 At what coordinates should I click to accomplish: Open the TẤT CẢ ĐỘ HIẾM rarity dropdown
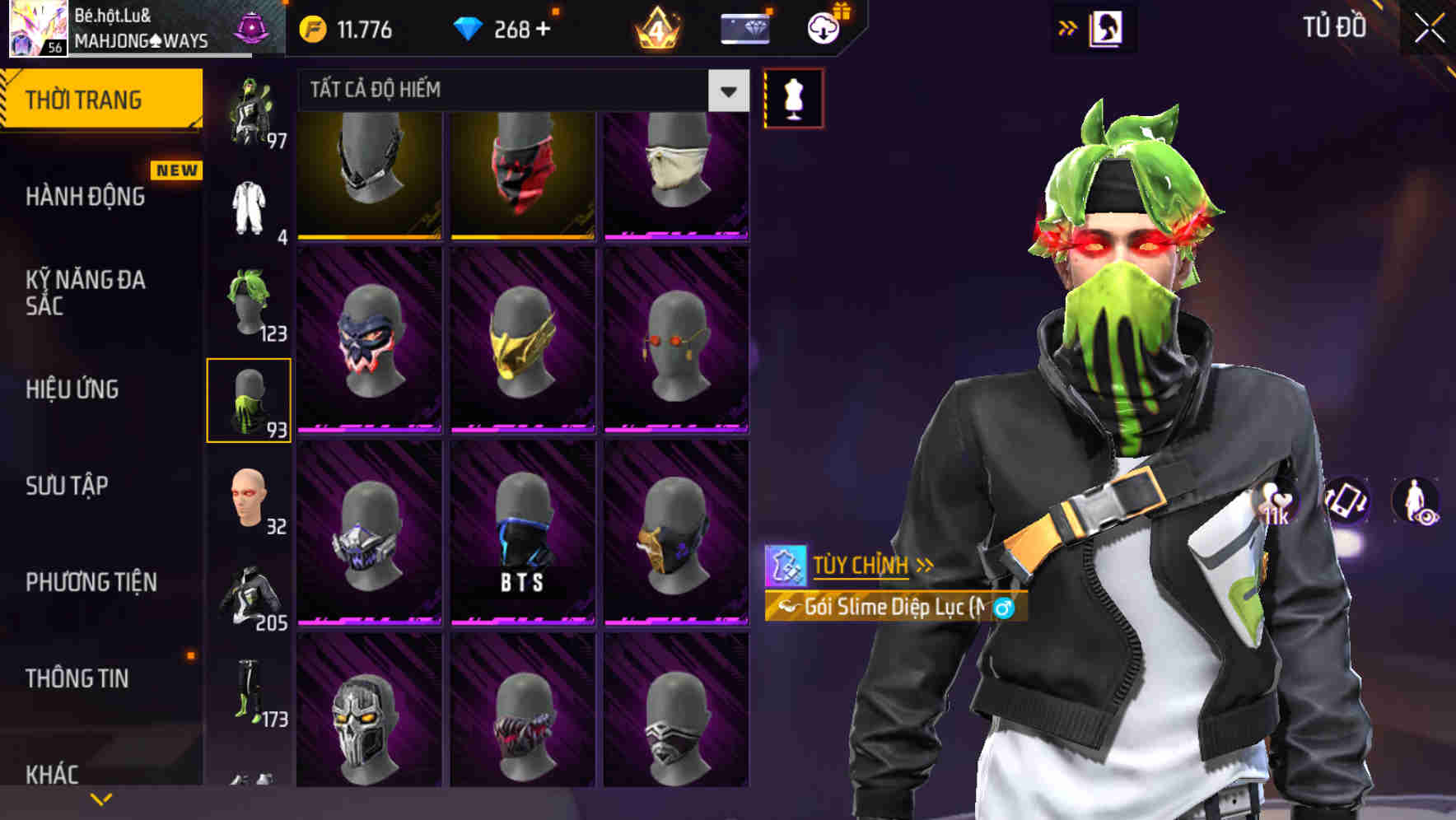(519, 91)
